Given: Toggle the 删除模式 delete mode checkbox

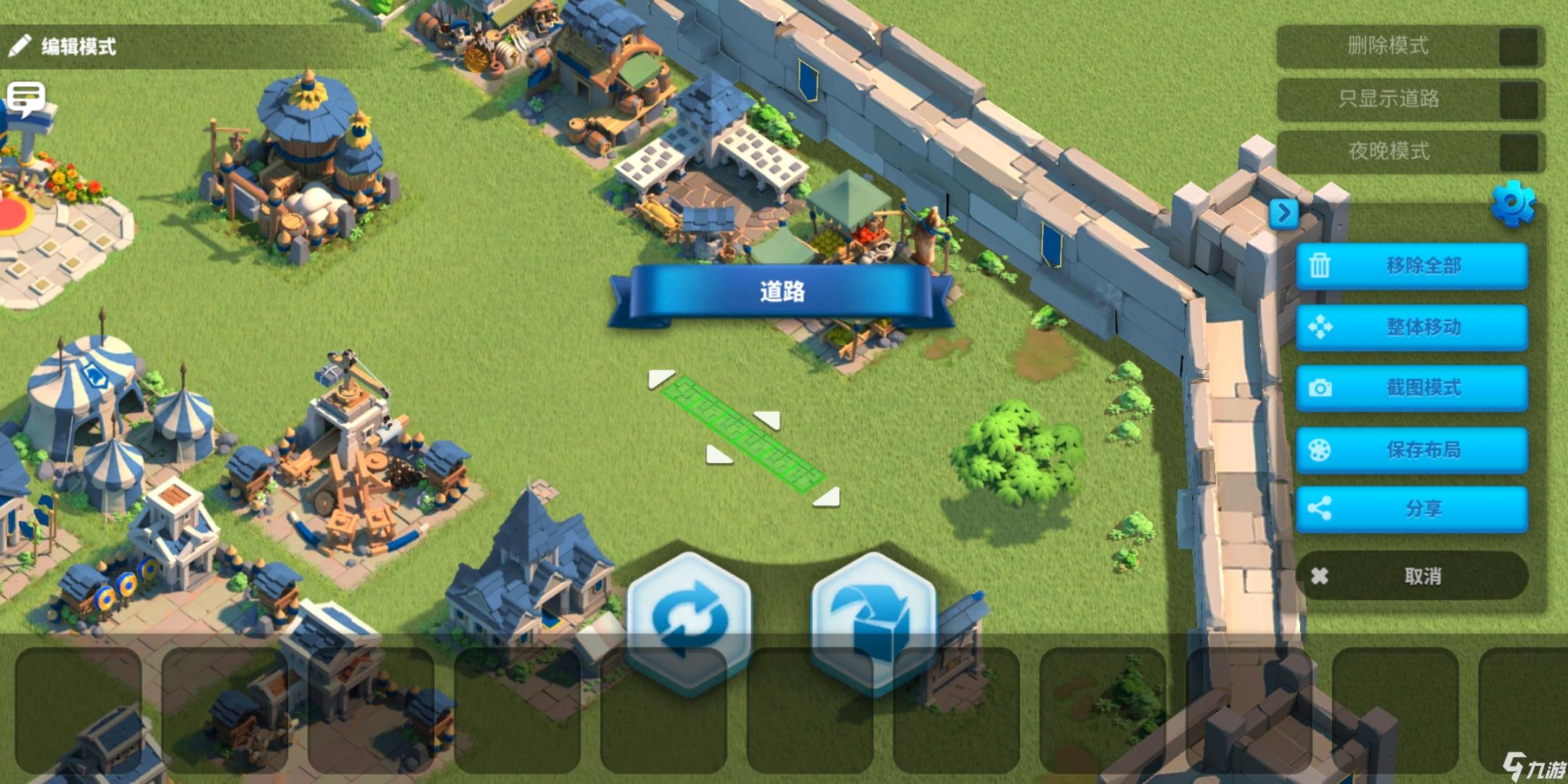Looking at the screenshot, I should pos(1518,46).
